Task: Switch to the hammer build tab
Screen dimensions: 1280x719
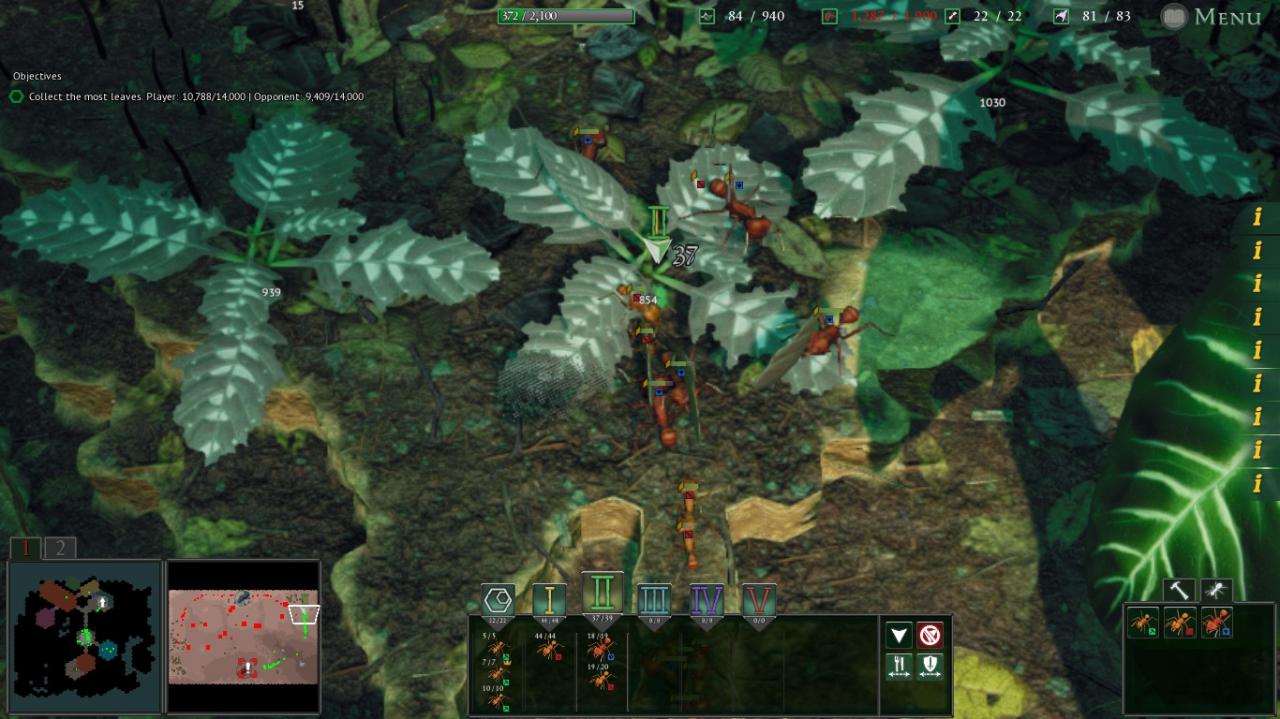Action: (1179, 591)
